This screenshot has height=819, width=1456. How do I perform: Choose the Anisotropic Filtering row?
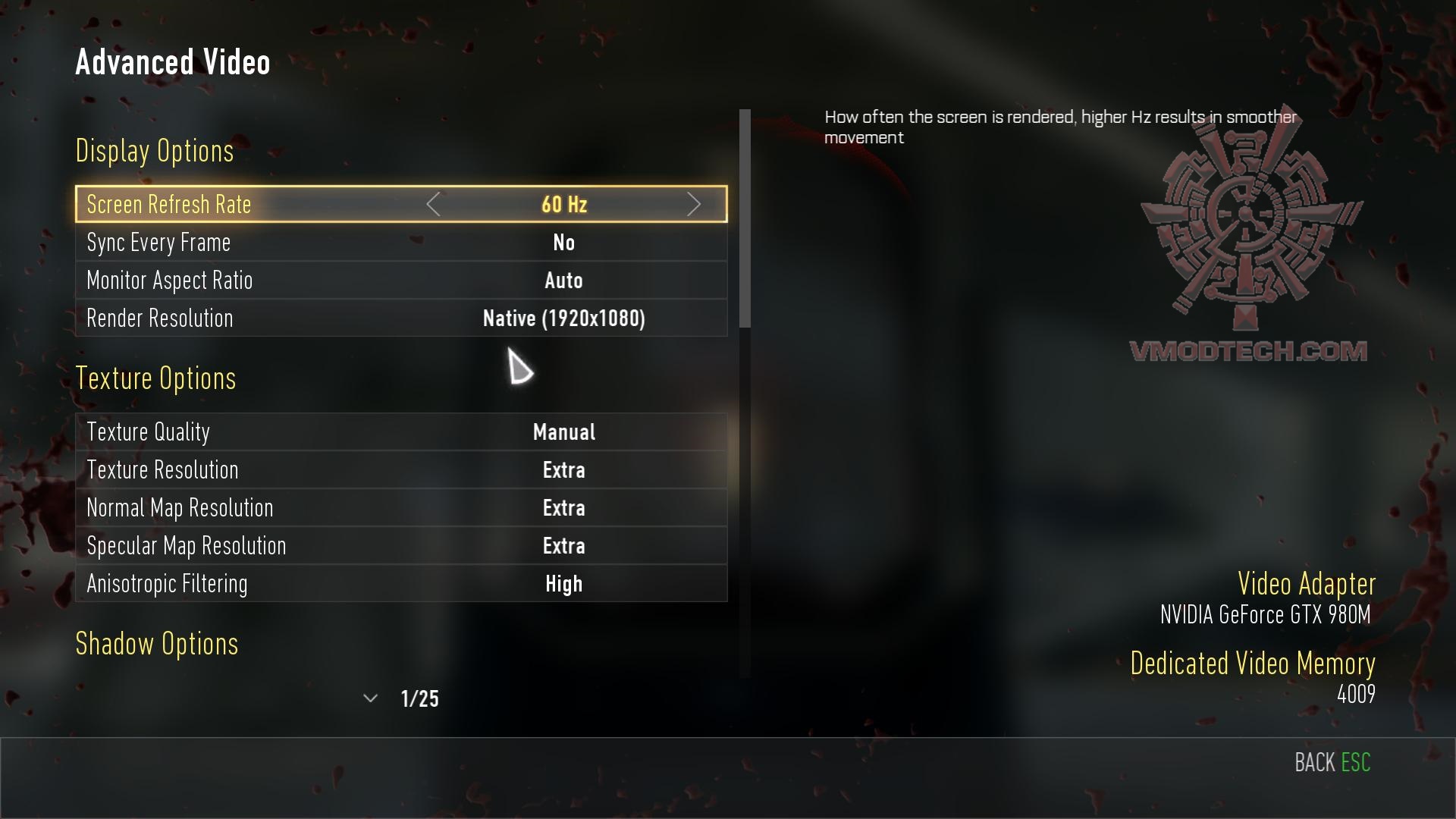400,584
